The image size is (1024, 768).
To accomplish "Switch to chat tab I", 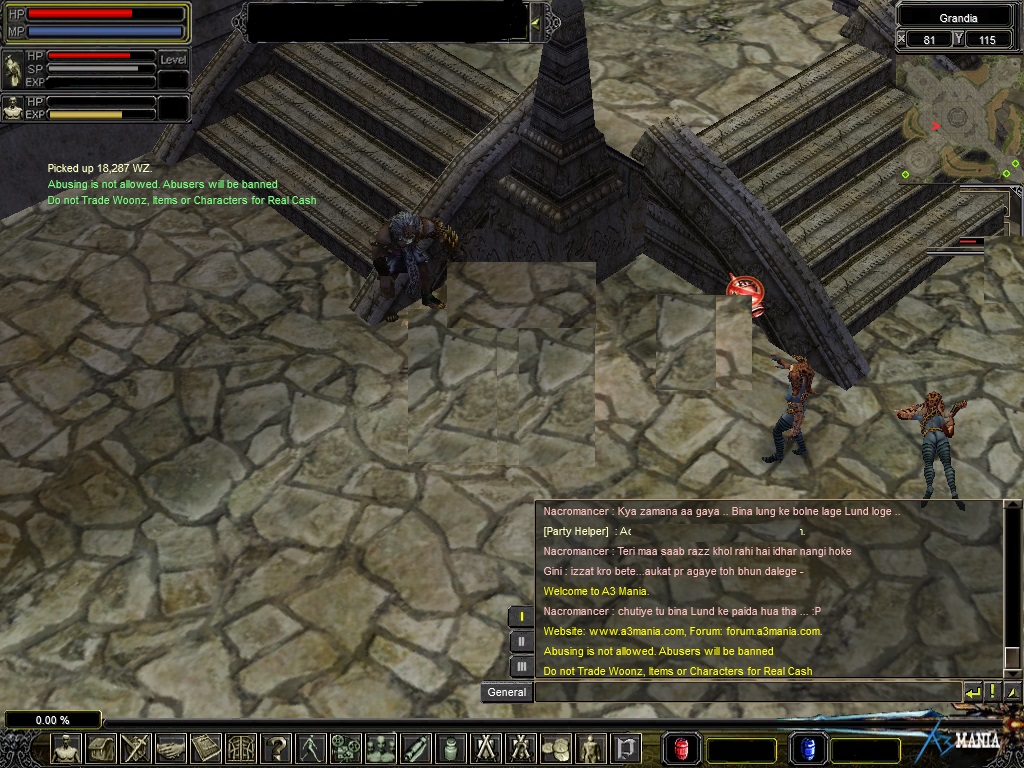I will tap(521, 616).
